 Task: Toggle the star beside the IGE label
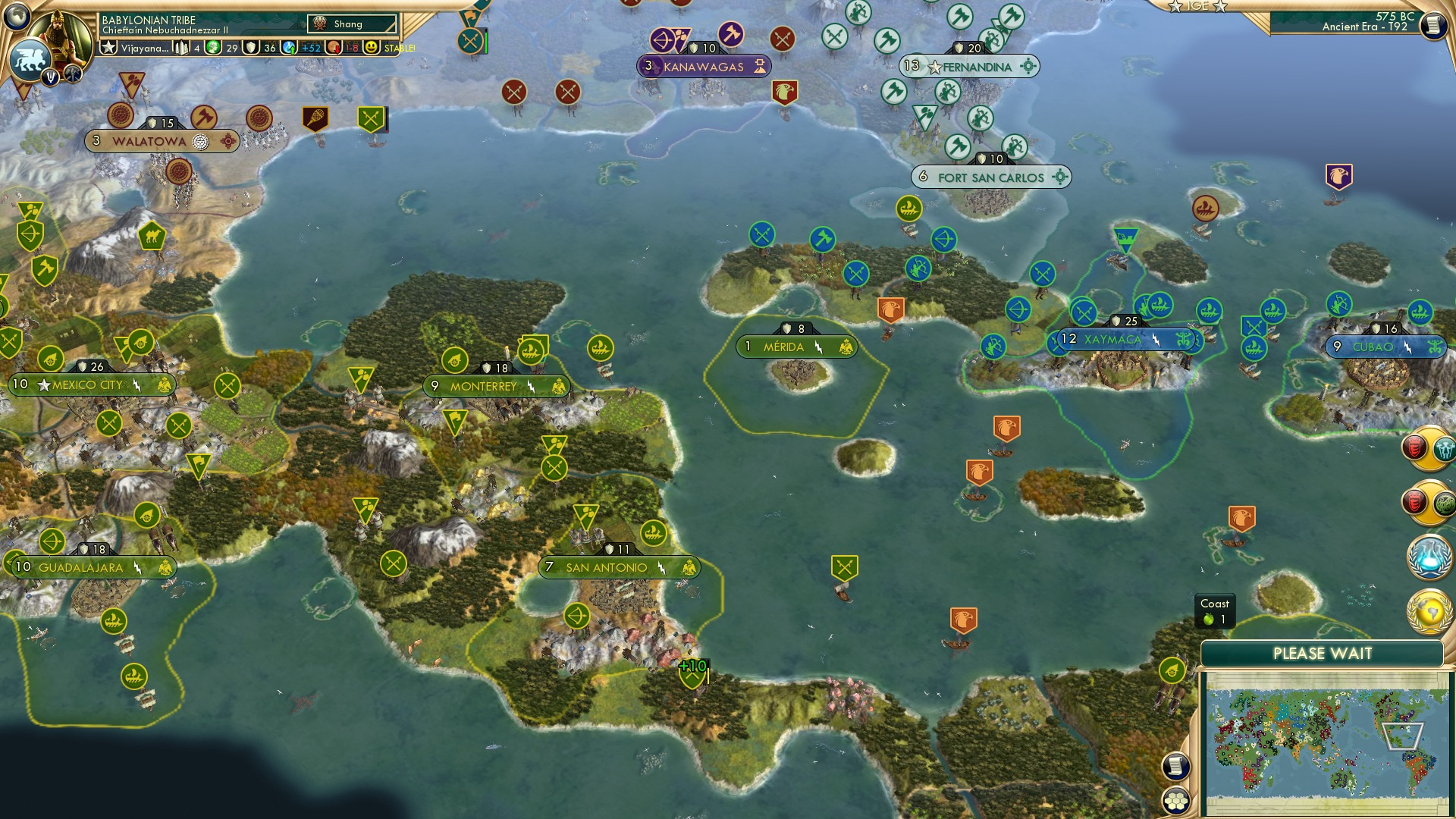tap(1175, 7)
